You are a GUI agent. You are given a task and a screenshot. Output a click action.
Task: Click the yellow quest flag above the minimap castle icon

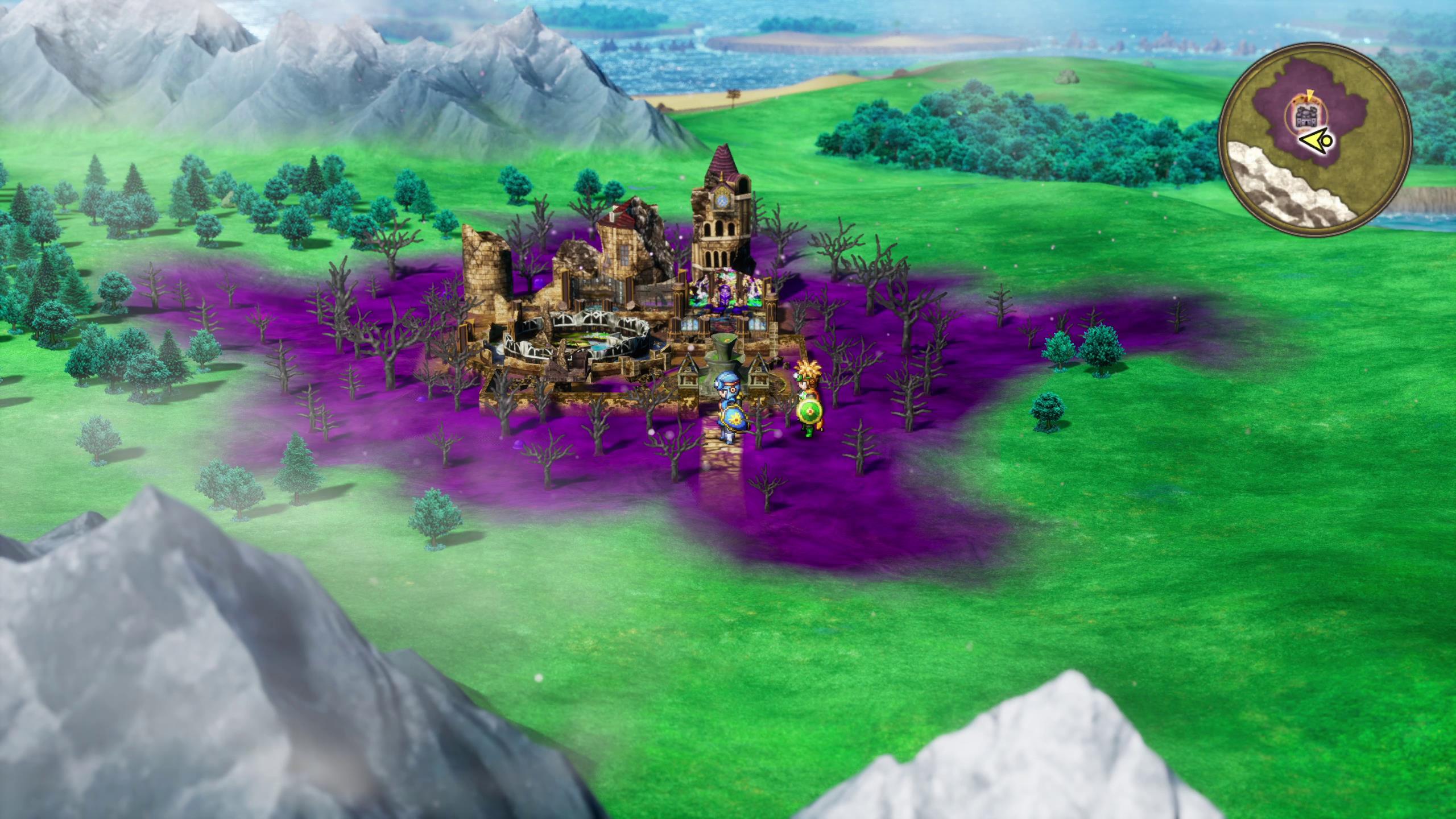click(1309, 94)
